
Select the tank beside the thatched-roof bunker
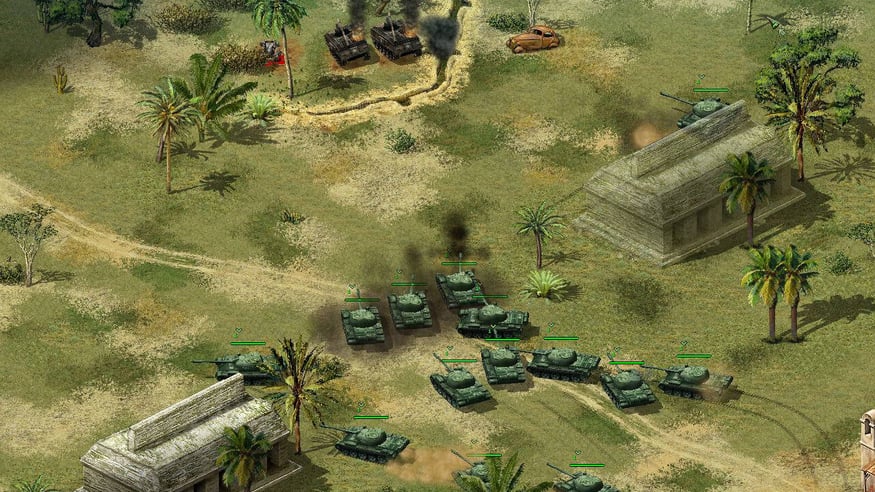click(x=370, y=439)
